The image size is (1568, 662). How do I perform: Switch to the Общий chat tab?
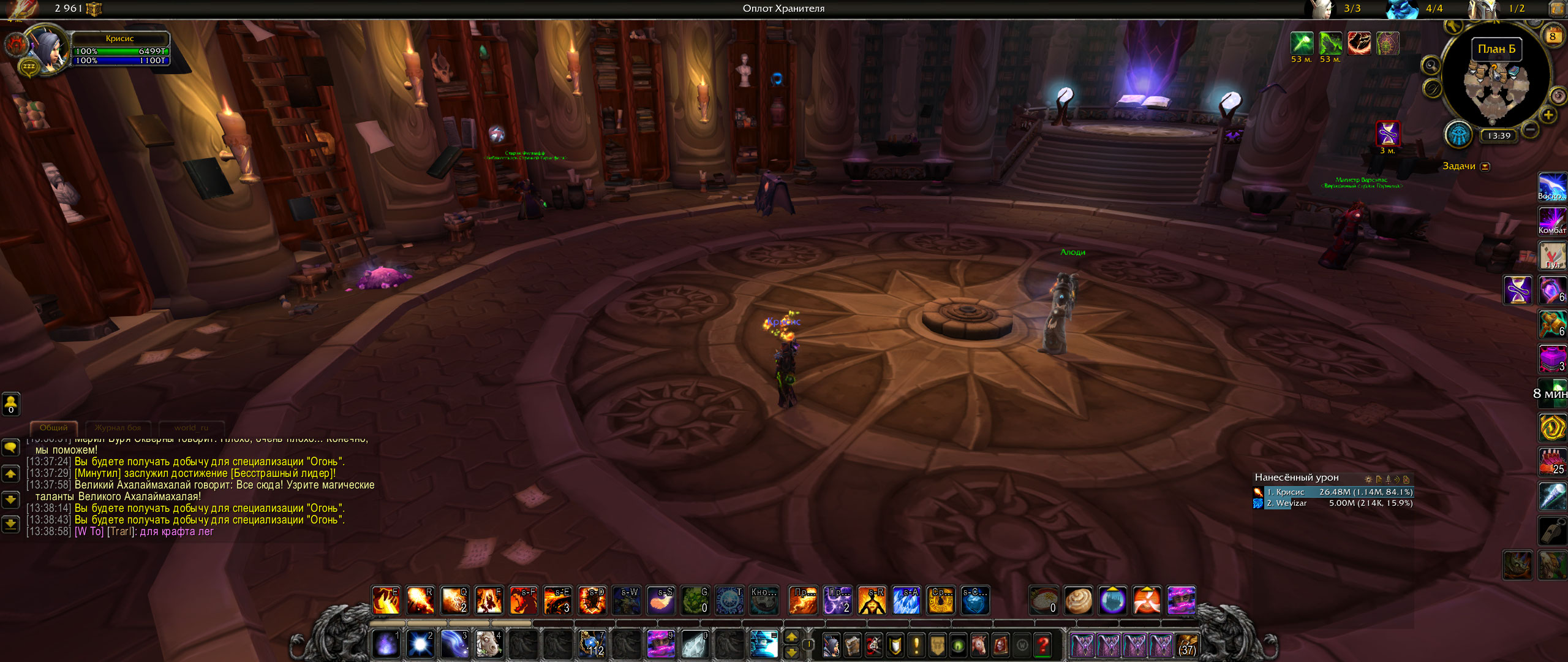(54, 428)
